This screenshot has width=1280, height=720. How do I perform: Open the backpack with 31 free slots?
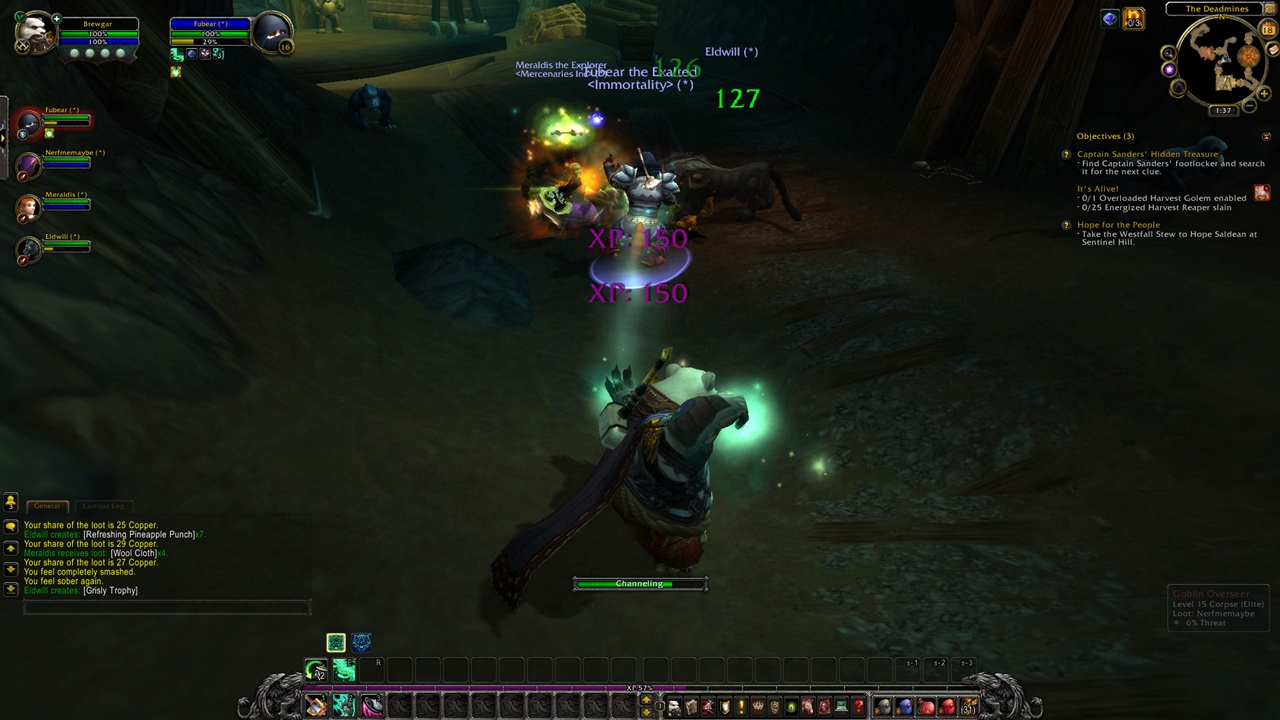[x=968, y=708]
